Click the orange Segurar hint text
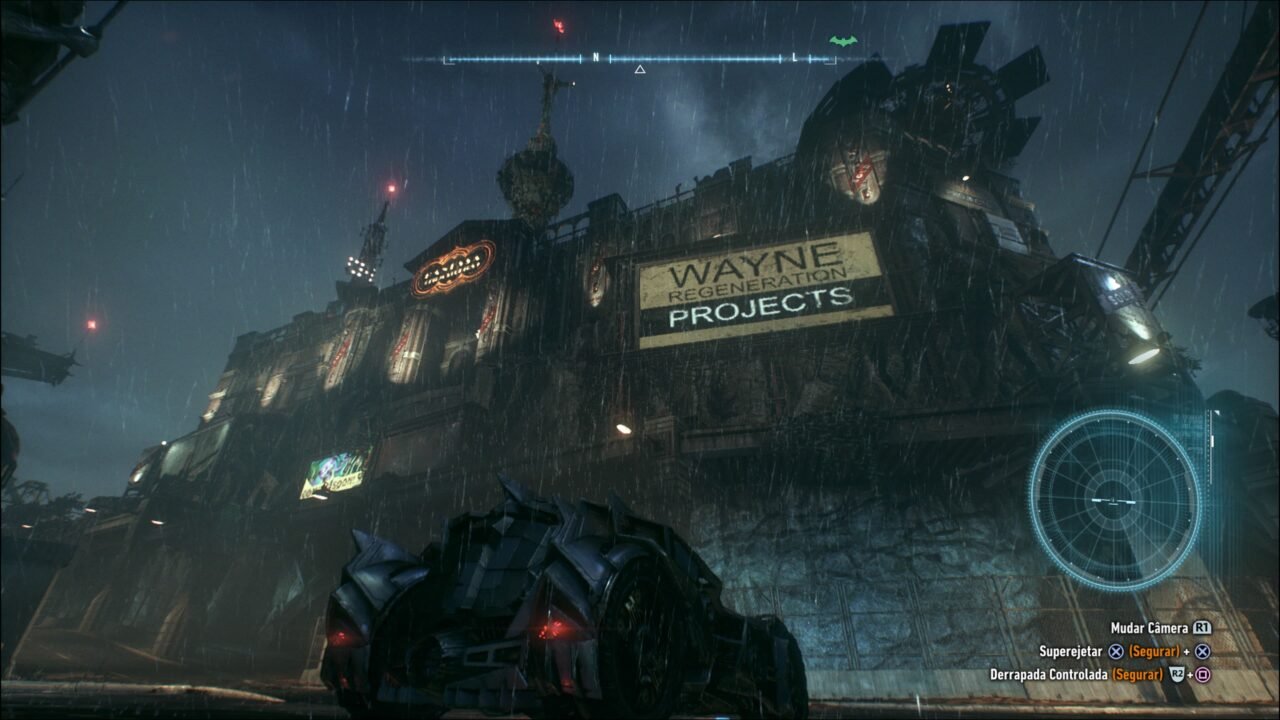This screenshot has height=720, width=1280. [x=1153, y=652]
